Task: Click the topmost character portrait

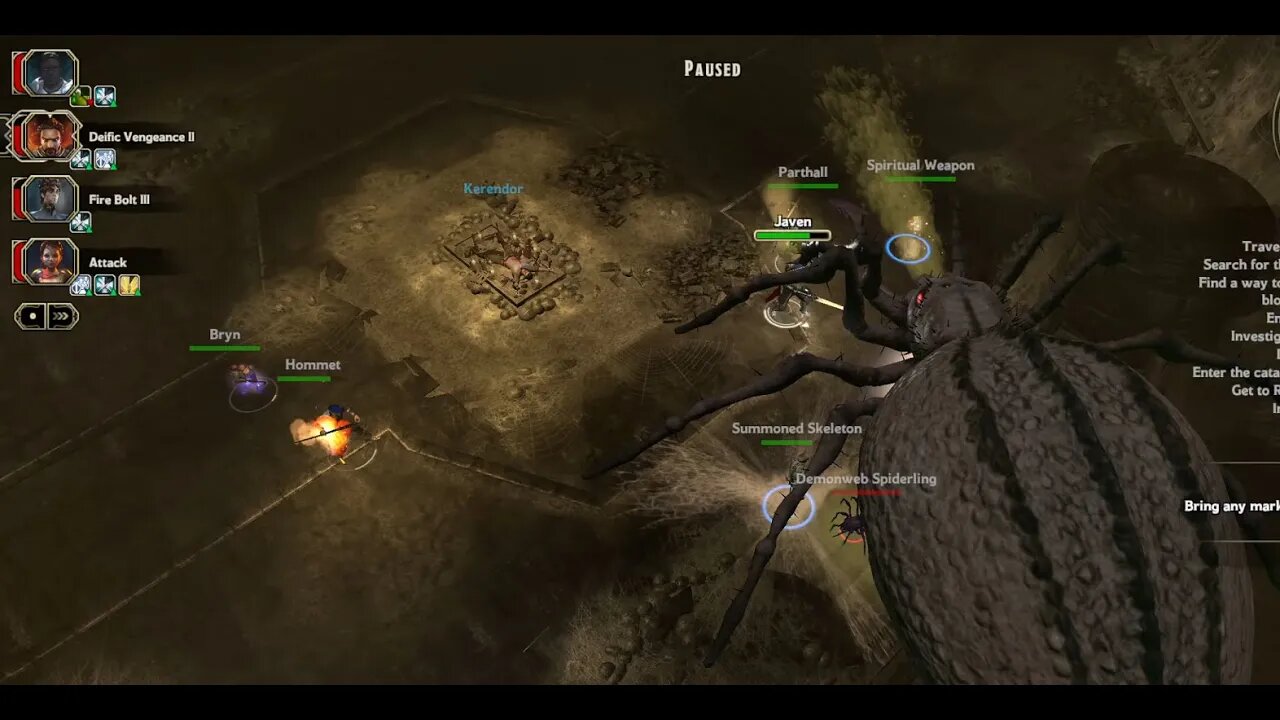Action: click(48, 73)
